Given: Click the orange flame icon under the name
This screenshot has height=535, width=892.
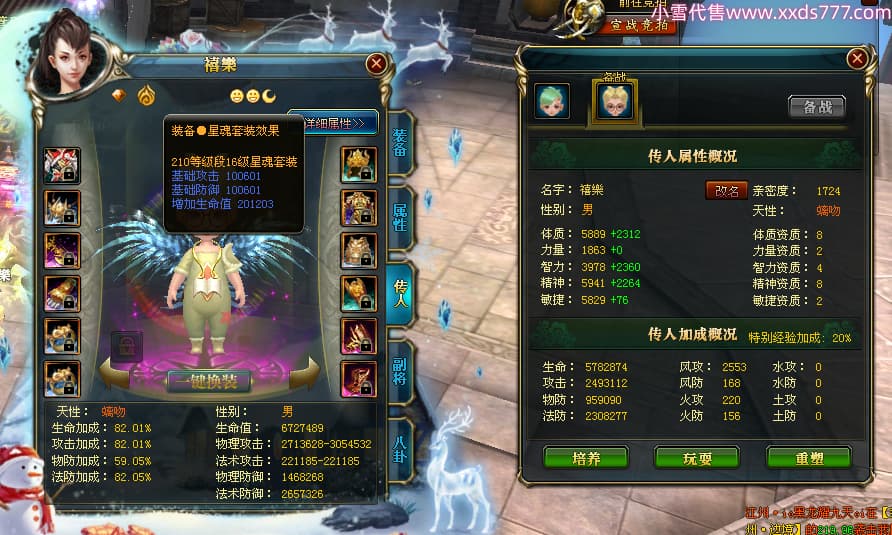Looking at the screenshot, I should 146,96.
